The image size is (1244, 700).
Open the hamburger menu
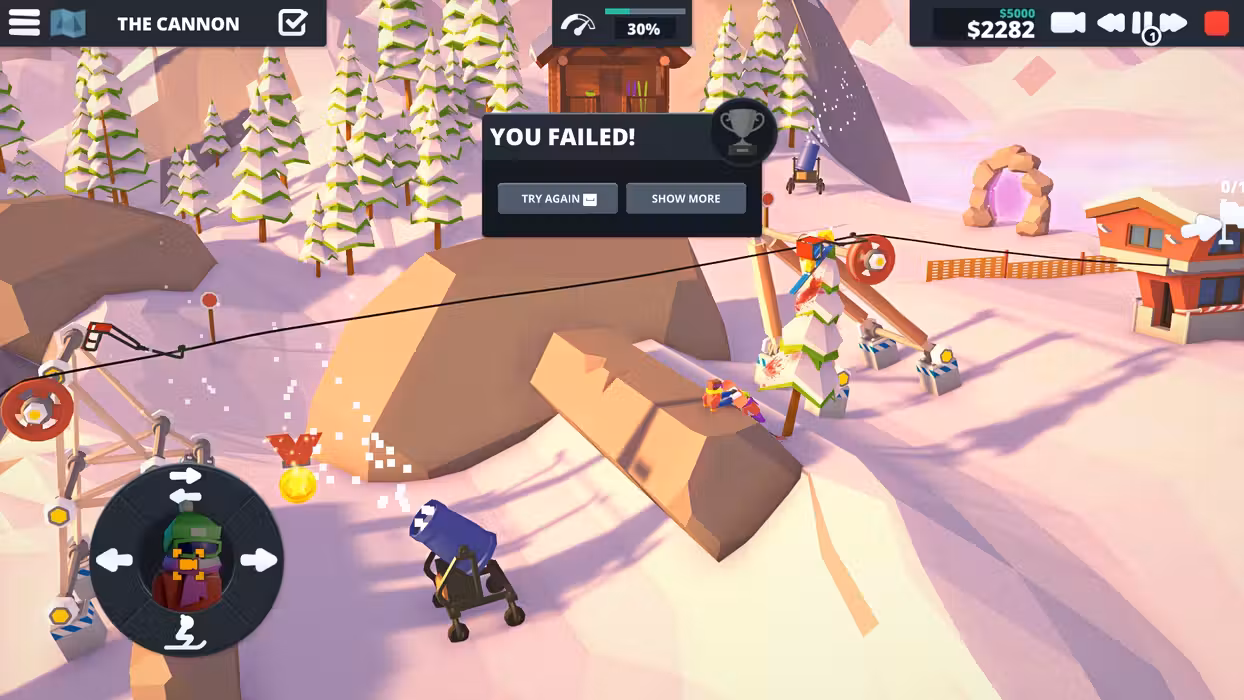click(24, 23)
